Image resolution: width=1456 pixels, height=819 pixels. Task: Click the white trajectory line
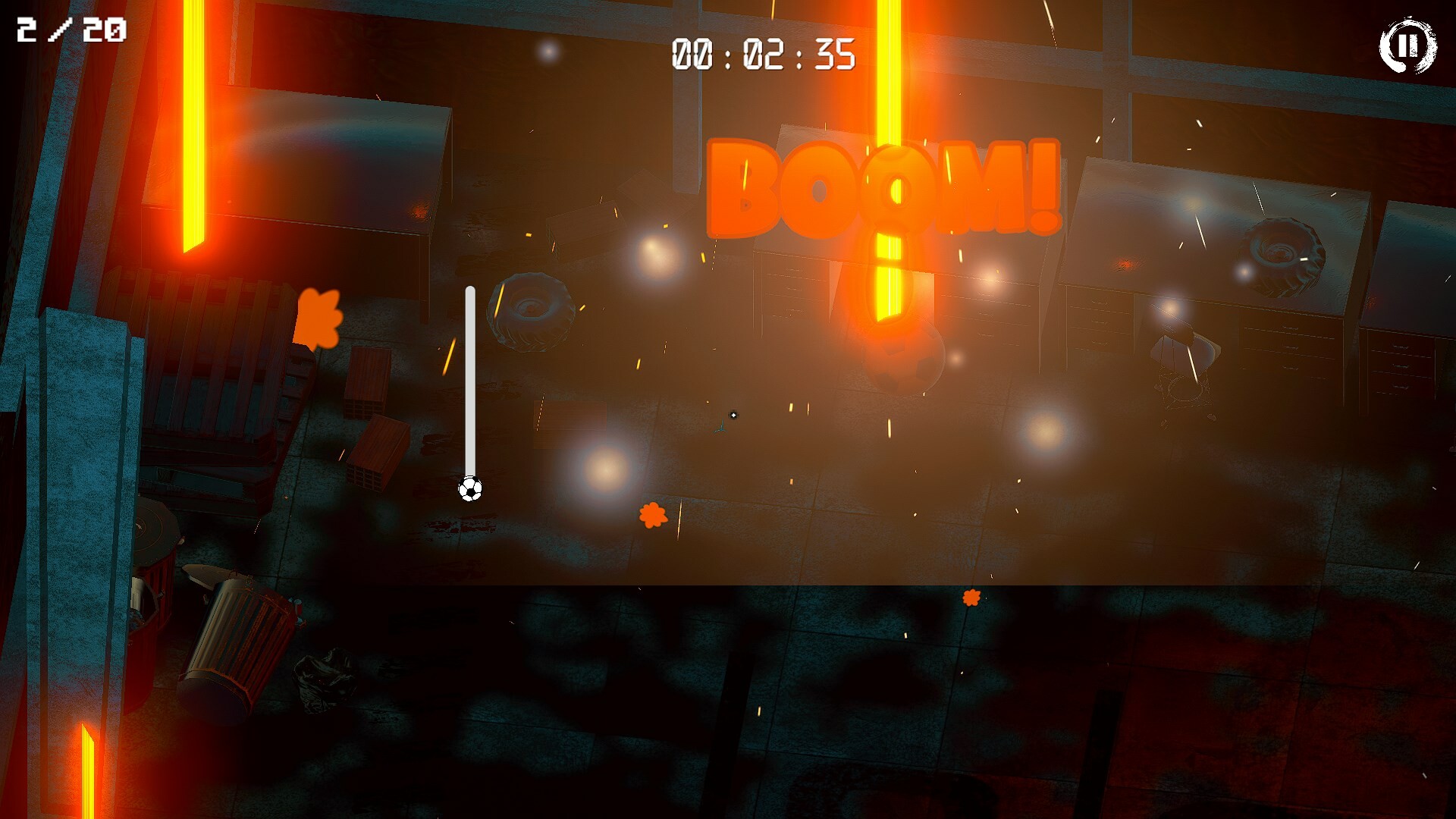coord(469,379)
